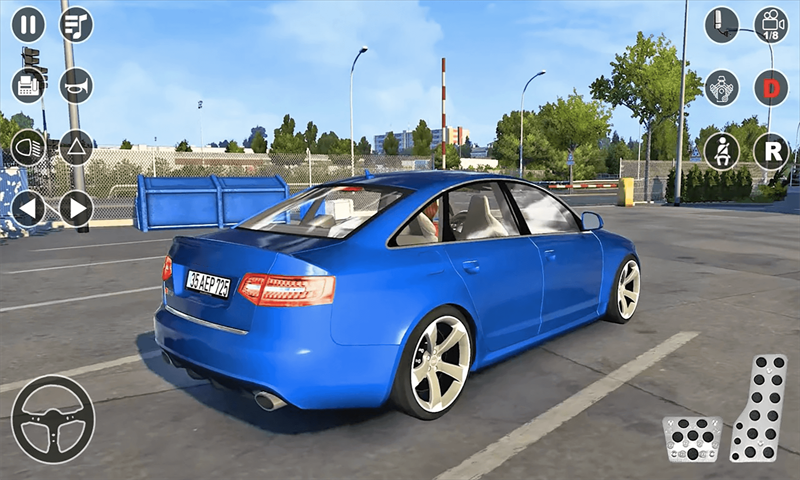Image resolution: width=800 pixels, height=480 pixels.
Task: Activate the left turn signal
Action: coord(28,209)
